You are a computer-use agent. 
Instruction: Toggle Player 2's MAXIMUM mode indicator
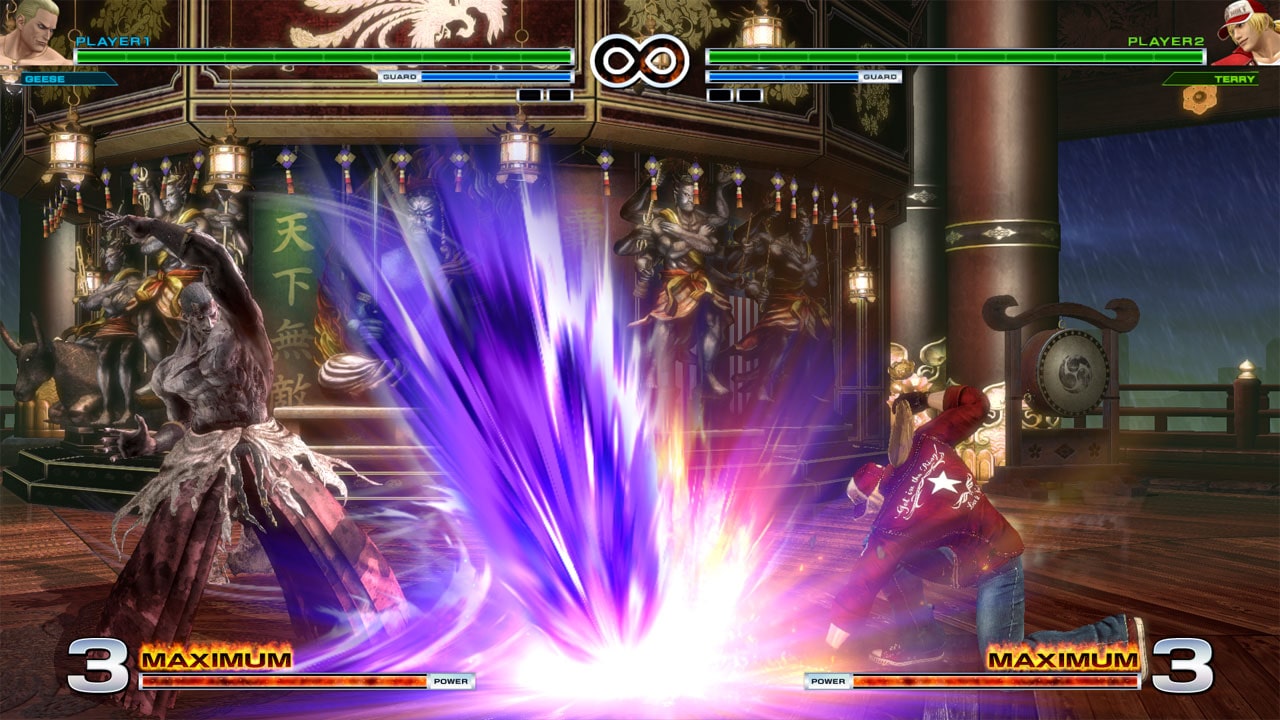click(1063, 660)
